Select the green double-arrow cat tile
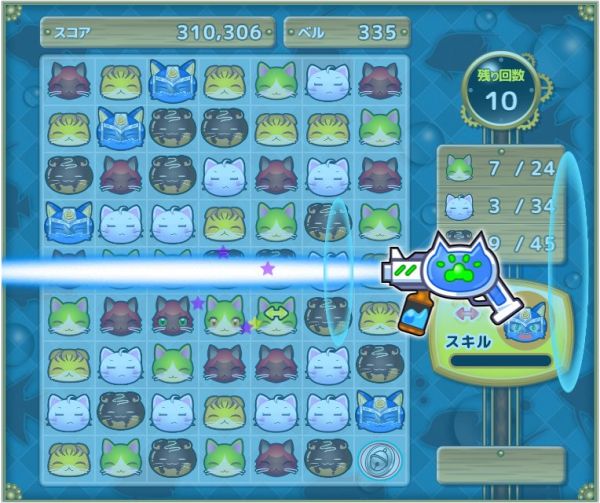Screen dimensions: 600x503 click(275, 313)
